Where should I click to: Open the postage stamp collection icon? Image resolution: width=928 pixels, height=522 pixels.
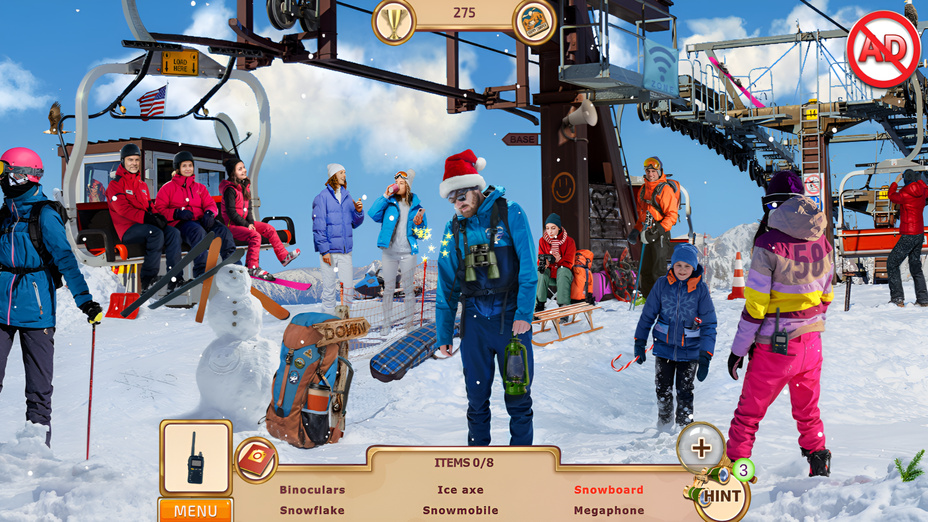coord(535,22)
